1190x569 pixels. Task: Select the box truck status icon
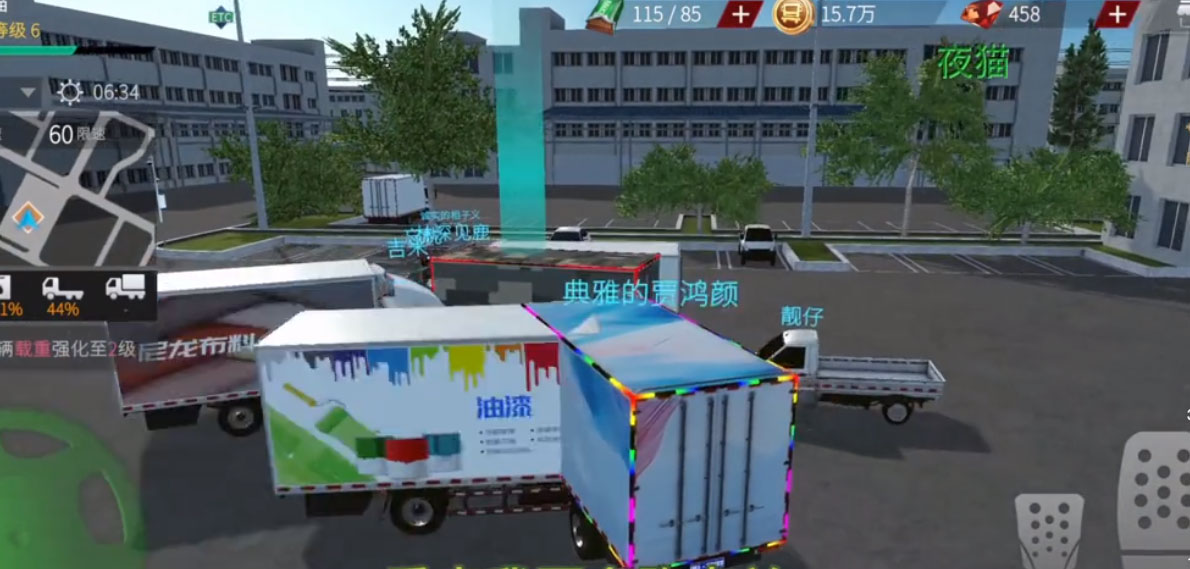coord(125,288)
